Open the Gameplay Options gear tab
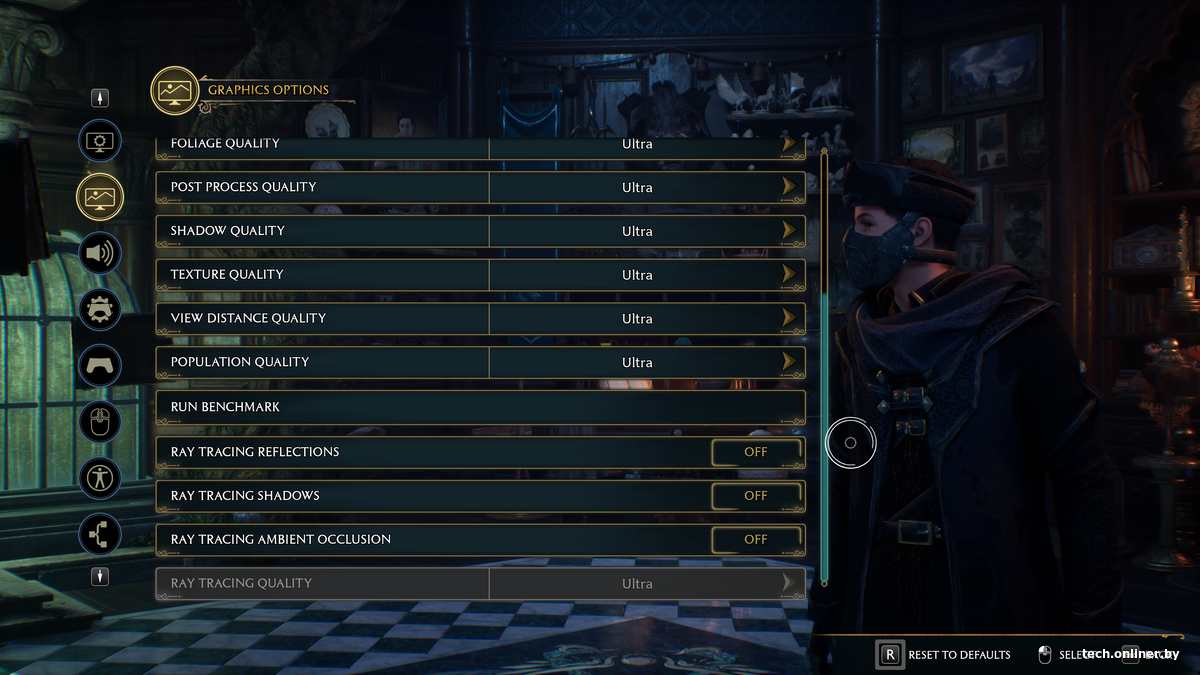Image resolution: width=1200 pixels, height=675 pixels. 100,309
